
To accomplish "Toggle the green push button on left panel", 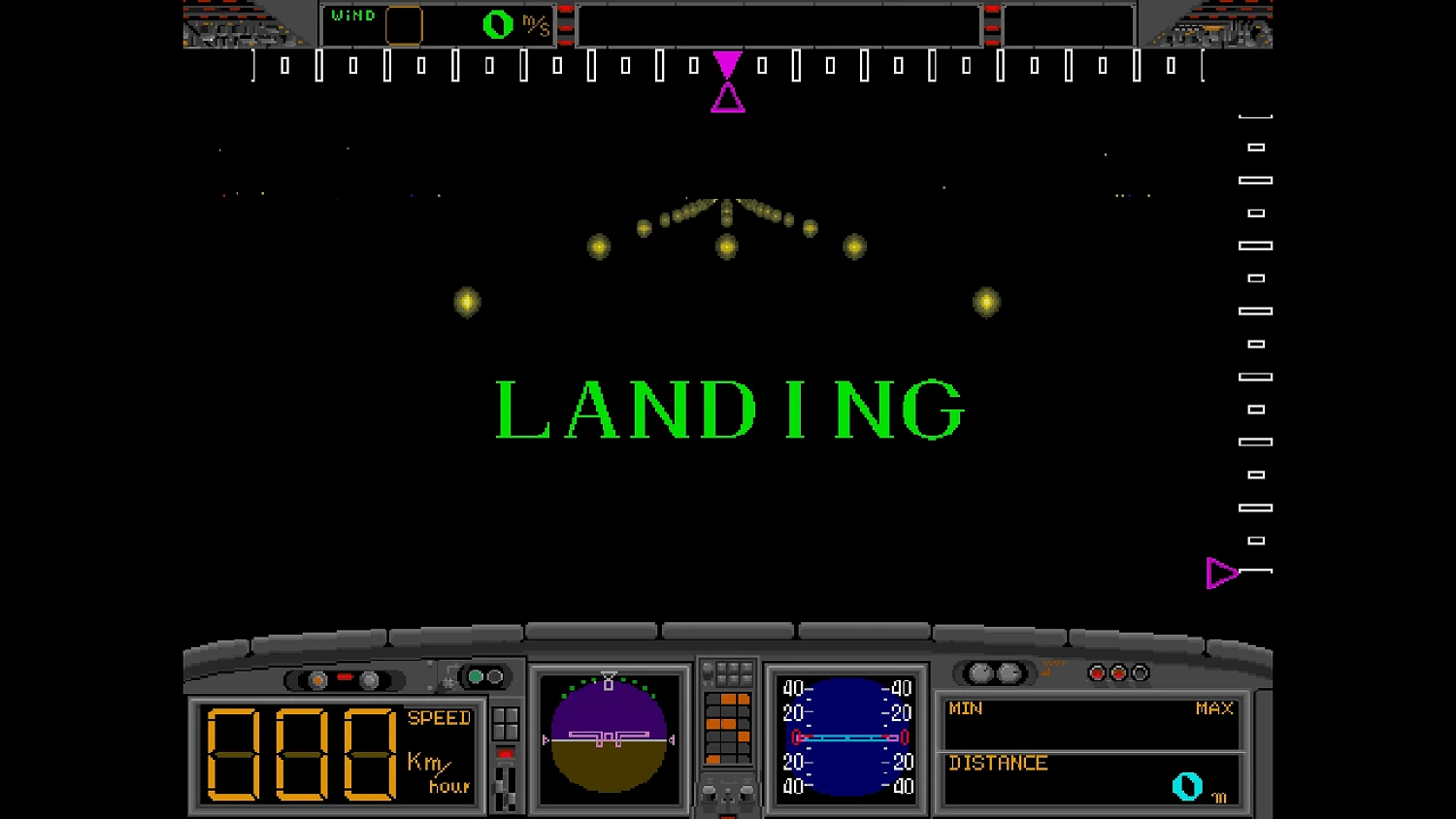I will (476, 676).
